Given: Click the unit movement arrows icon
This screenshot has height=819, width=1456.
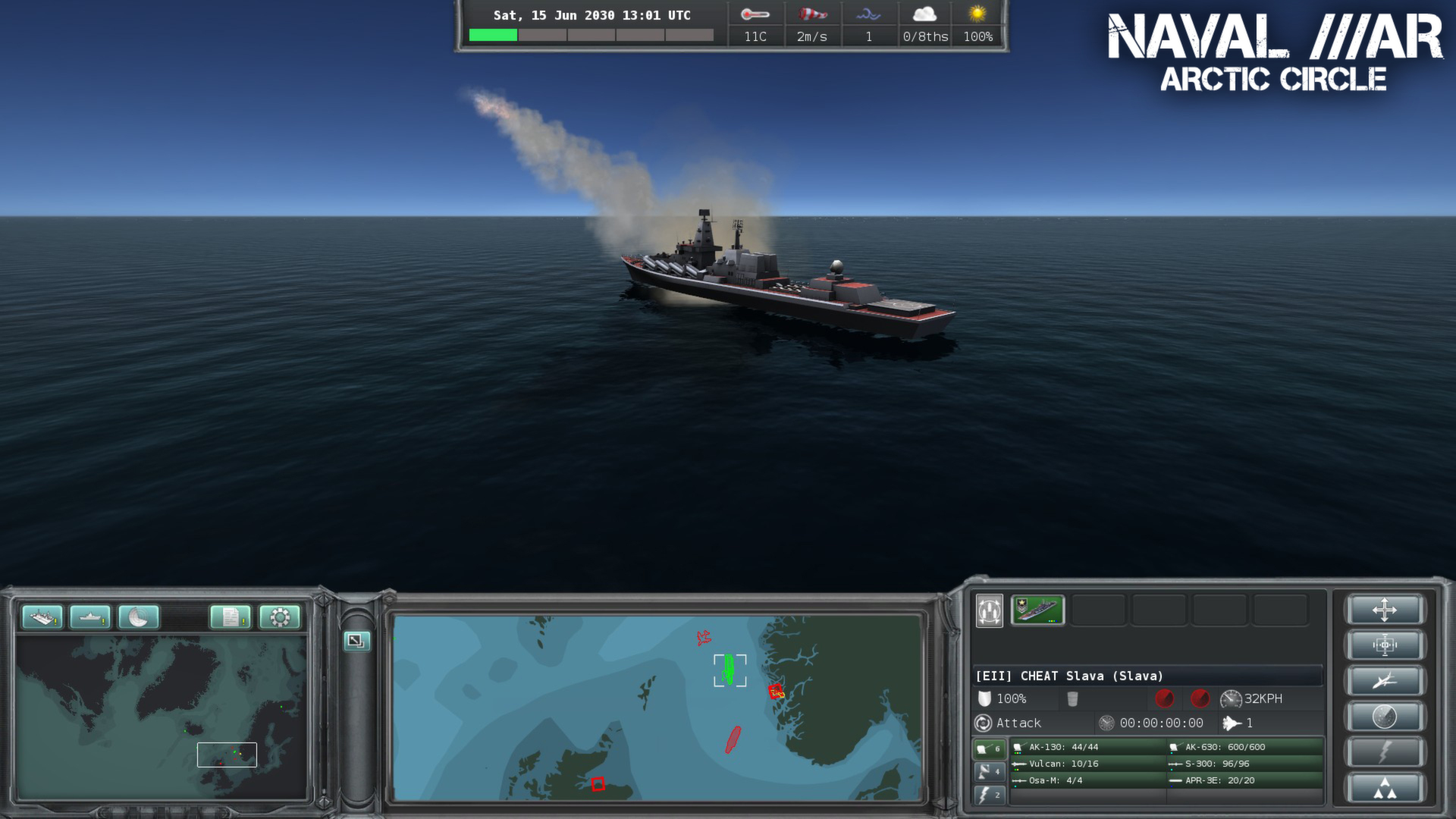Looking at the screenshot, I should click(1385, 610).
